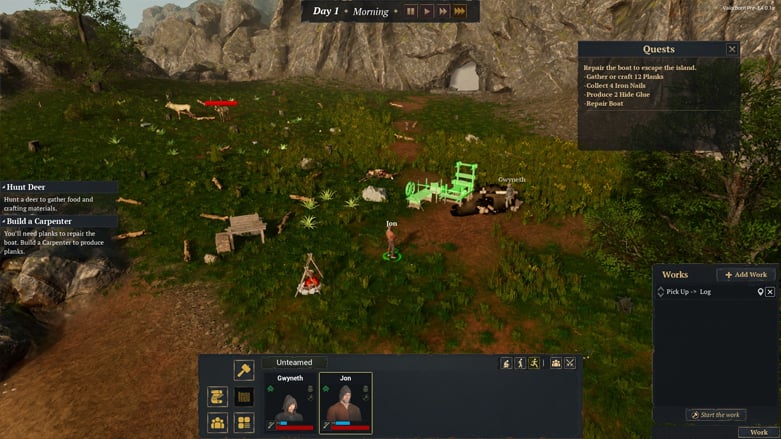Start the work
The width and height of the screenshot is (781, 439).
coord(715,415)
